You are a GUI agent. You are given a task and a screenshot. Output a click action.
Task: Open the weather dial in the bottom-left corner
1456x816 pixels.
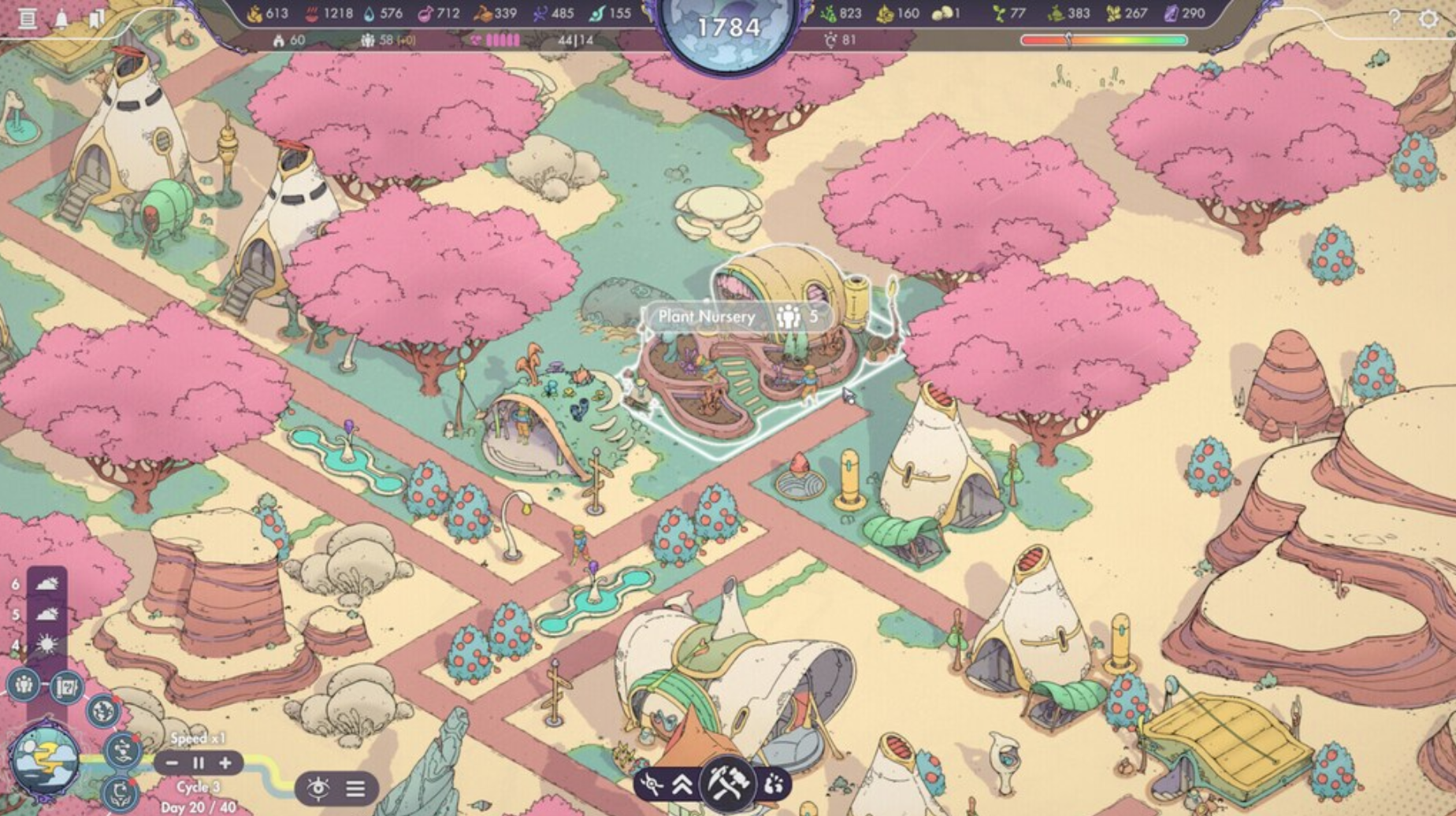point(46,759)
